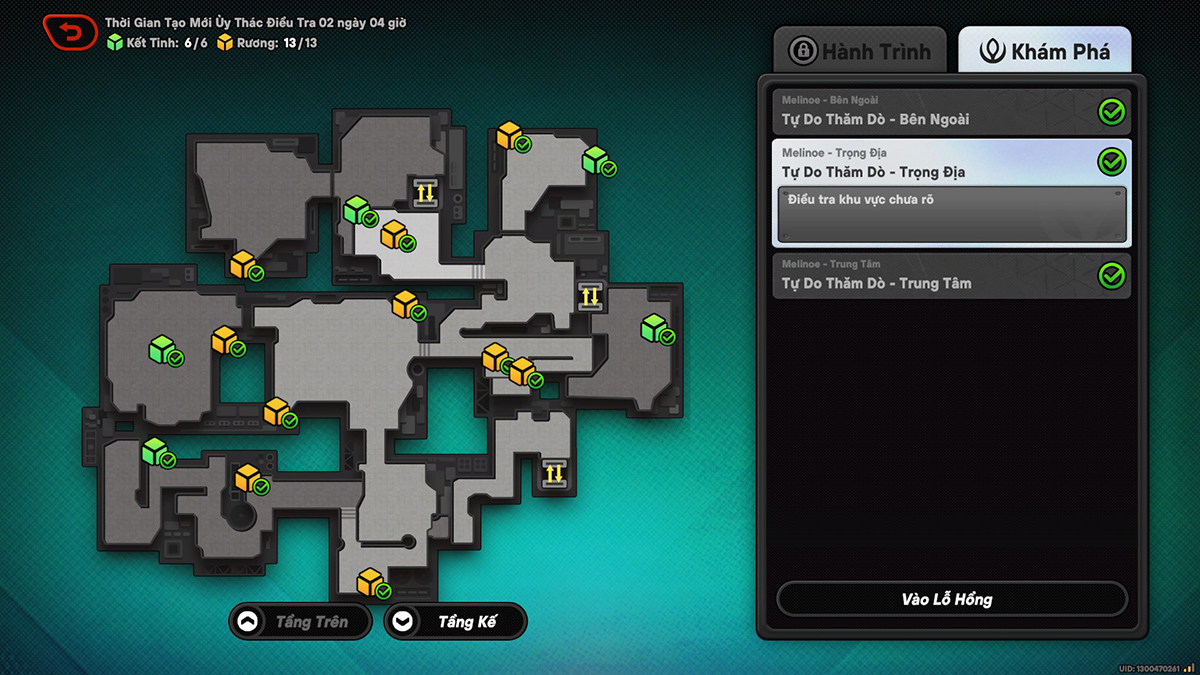Select Tự Do Thăm Dò - Bên Ngoài entry

click(x=951, y=112)
